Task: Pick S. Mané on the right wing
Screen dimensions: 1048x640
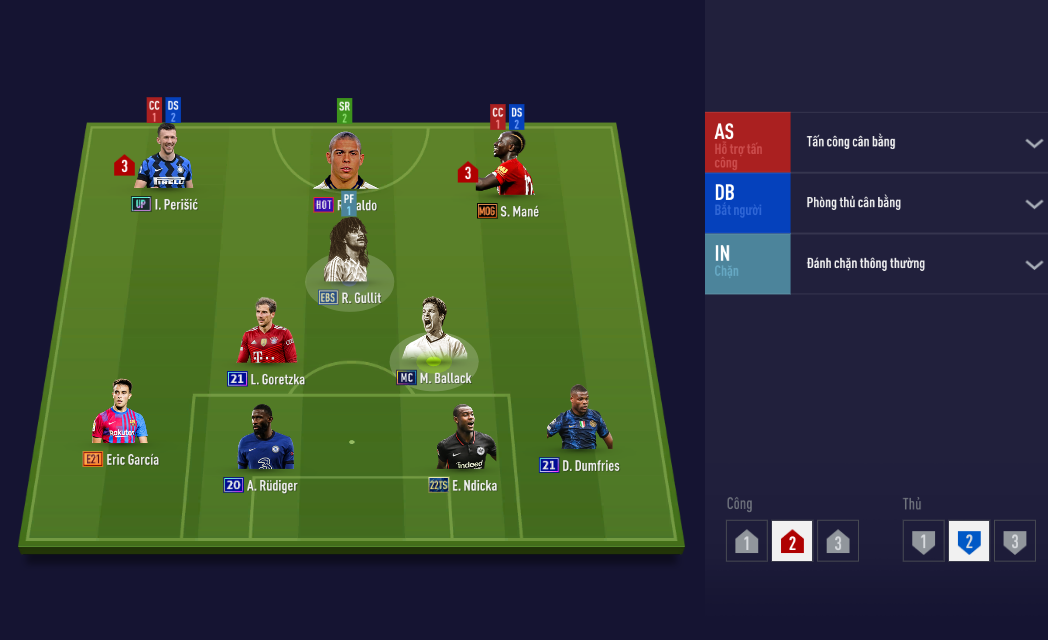Action: tap(510, 166)
